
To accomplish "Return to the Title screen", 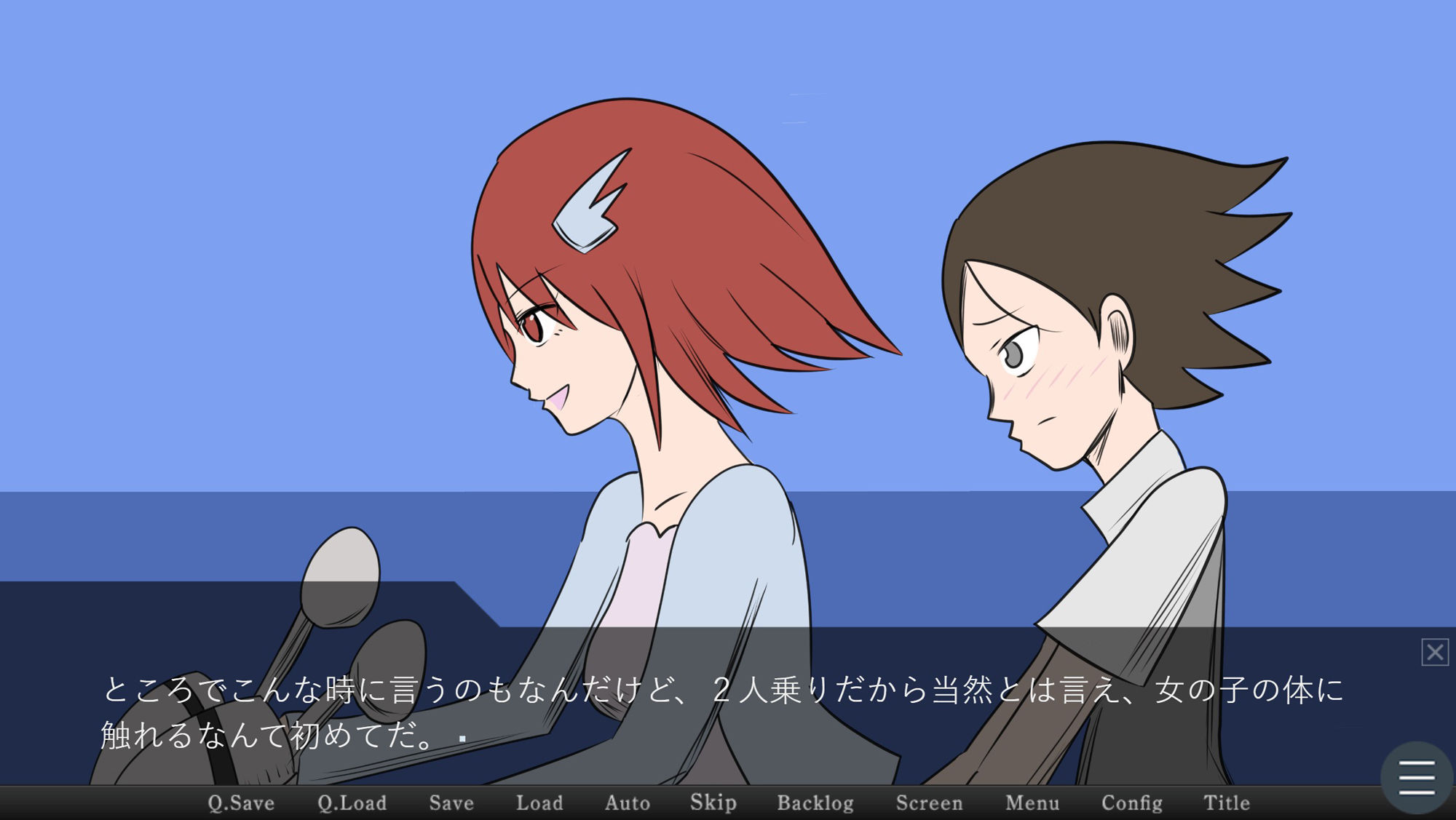I will (1227, 803).
